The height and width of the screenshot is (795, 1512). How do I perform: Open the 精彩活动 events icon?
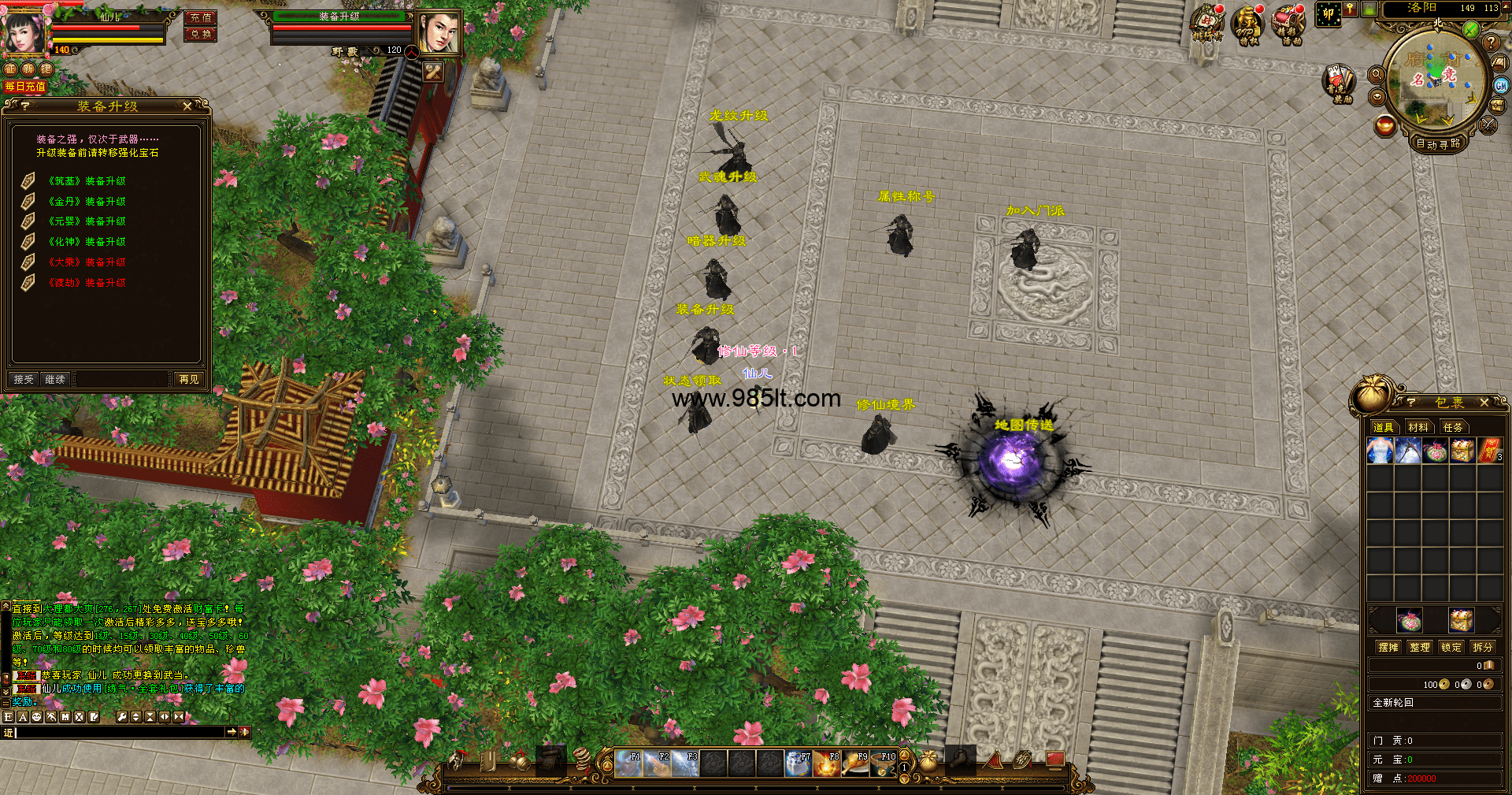[1290, 24]
